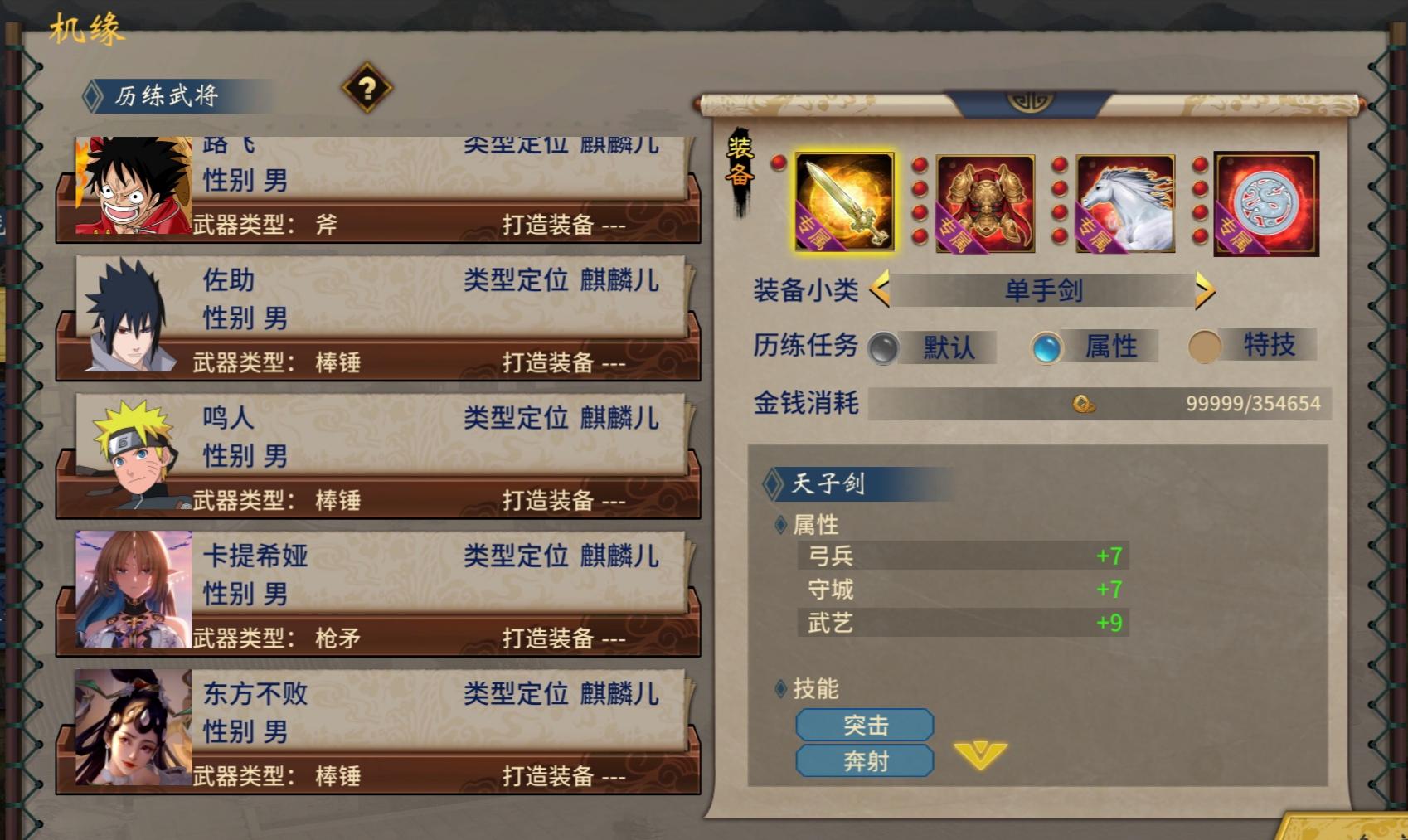Click the 奔射 skill button

pyautogui.click(x=864, y=760)
